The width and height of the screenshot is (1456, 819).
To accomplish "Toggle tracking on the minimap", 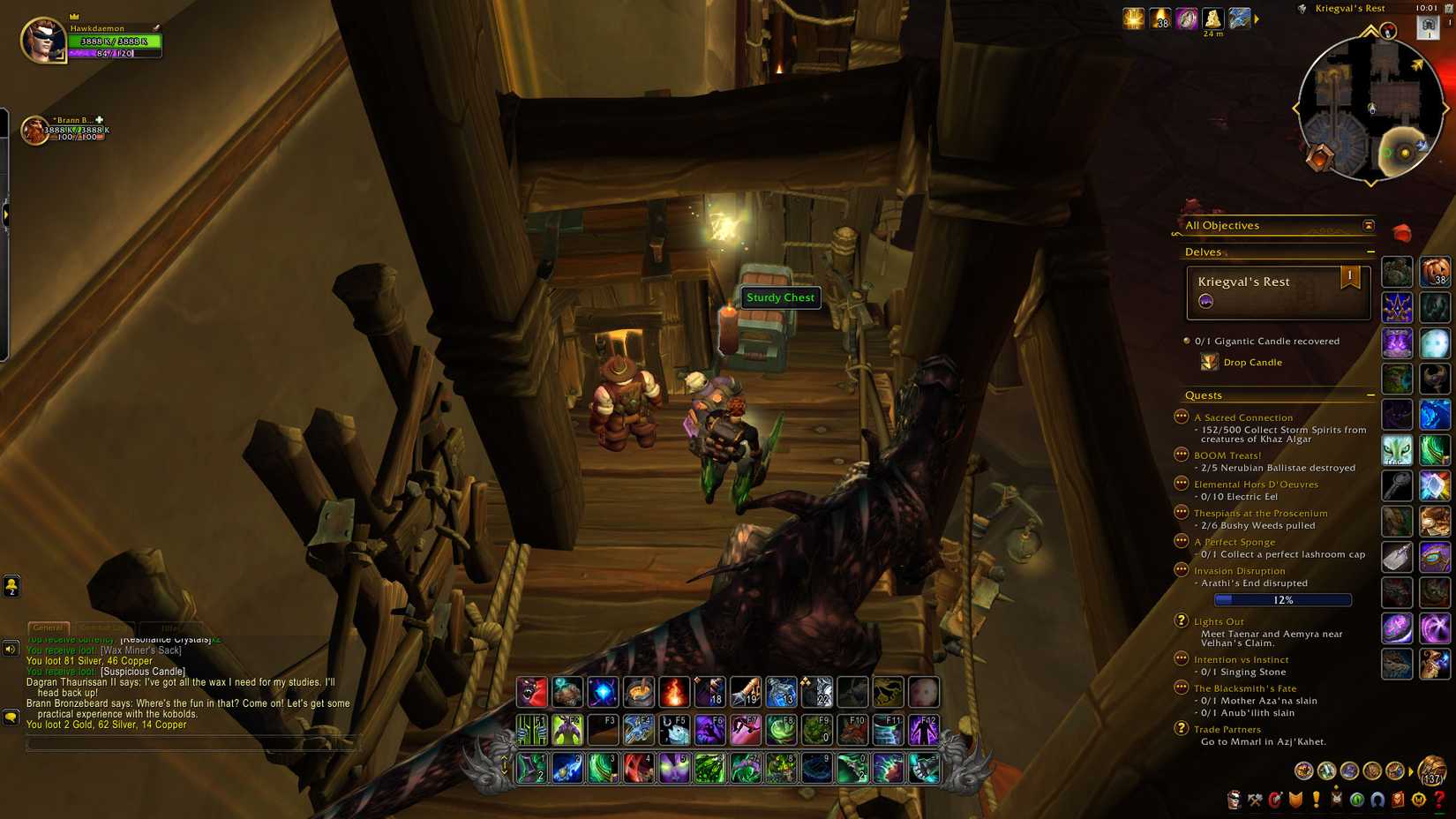I will click(x=1302, y=8).
